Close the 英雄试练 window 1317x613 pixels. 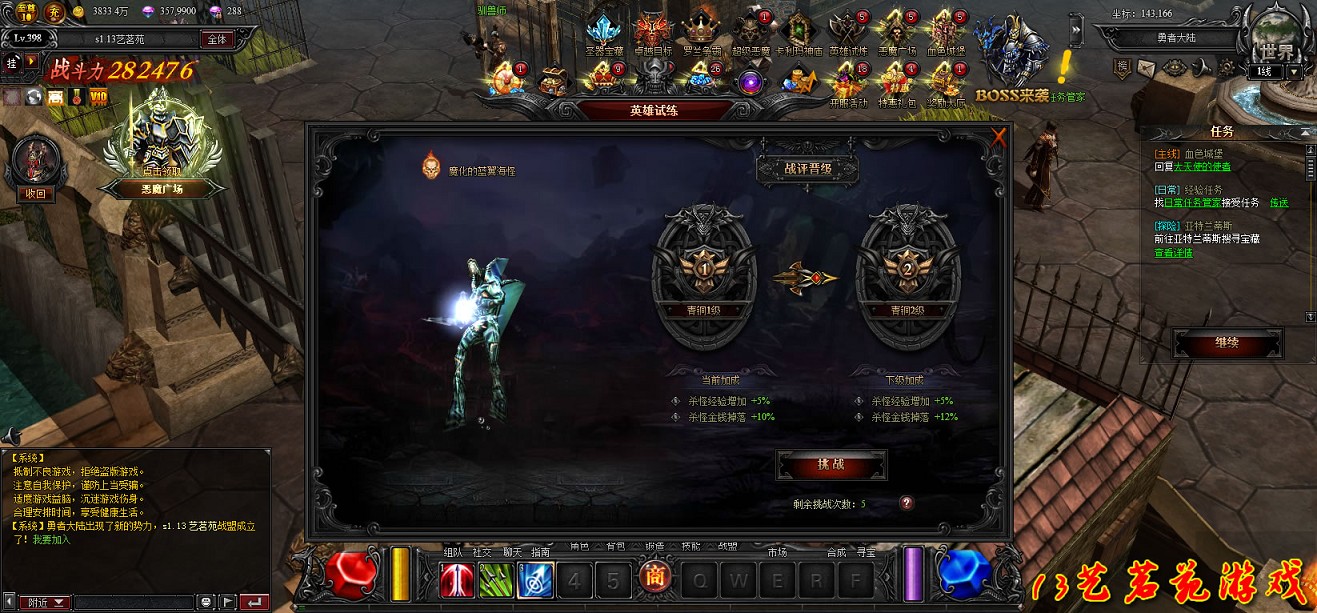click(998, 138)
